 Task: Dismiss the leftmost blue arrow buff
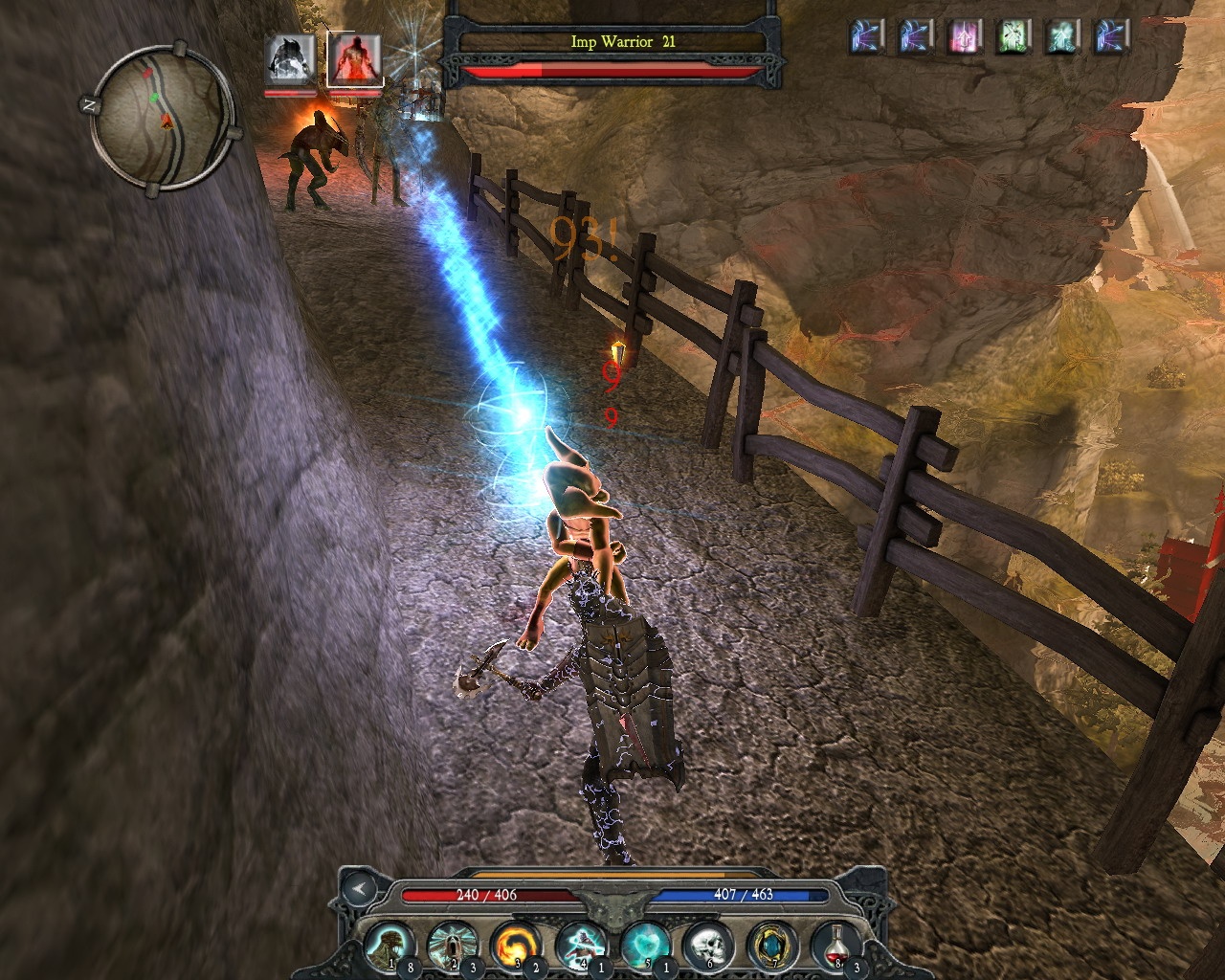(864, 40)
